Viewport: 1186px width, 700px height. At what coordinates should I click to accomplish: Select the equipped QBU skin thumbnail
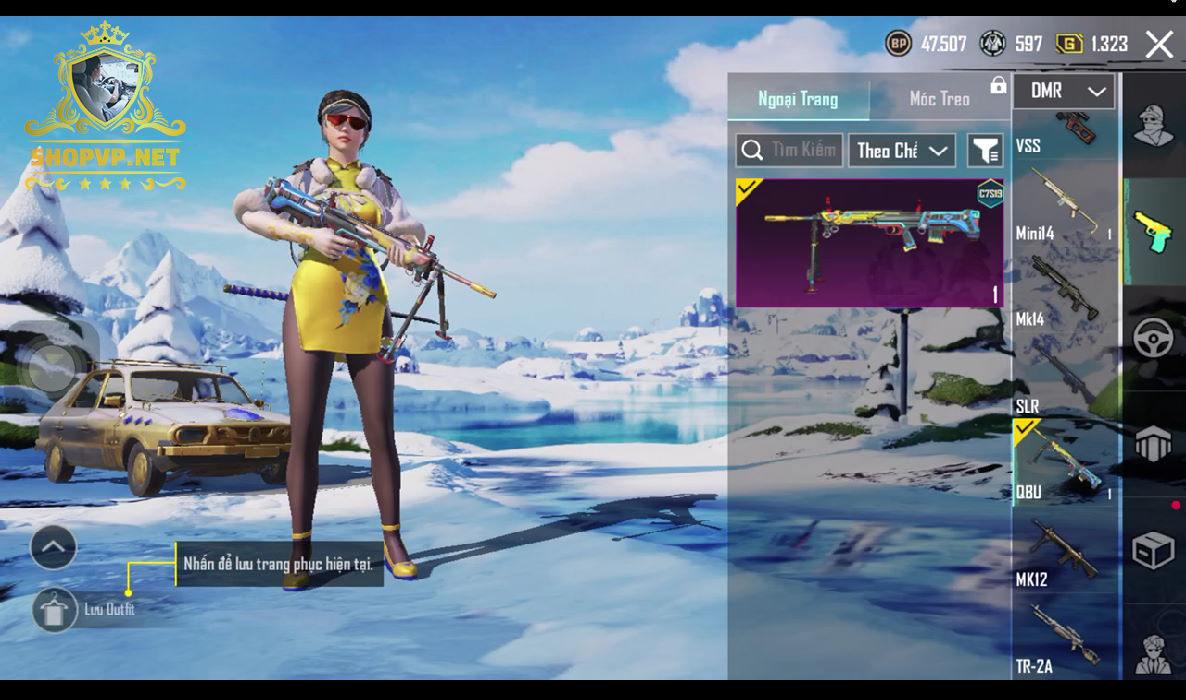pyautogui.click(x=869, y=242)
